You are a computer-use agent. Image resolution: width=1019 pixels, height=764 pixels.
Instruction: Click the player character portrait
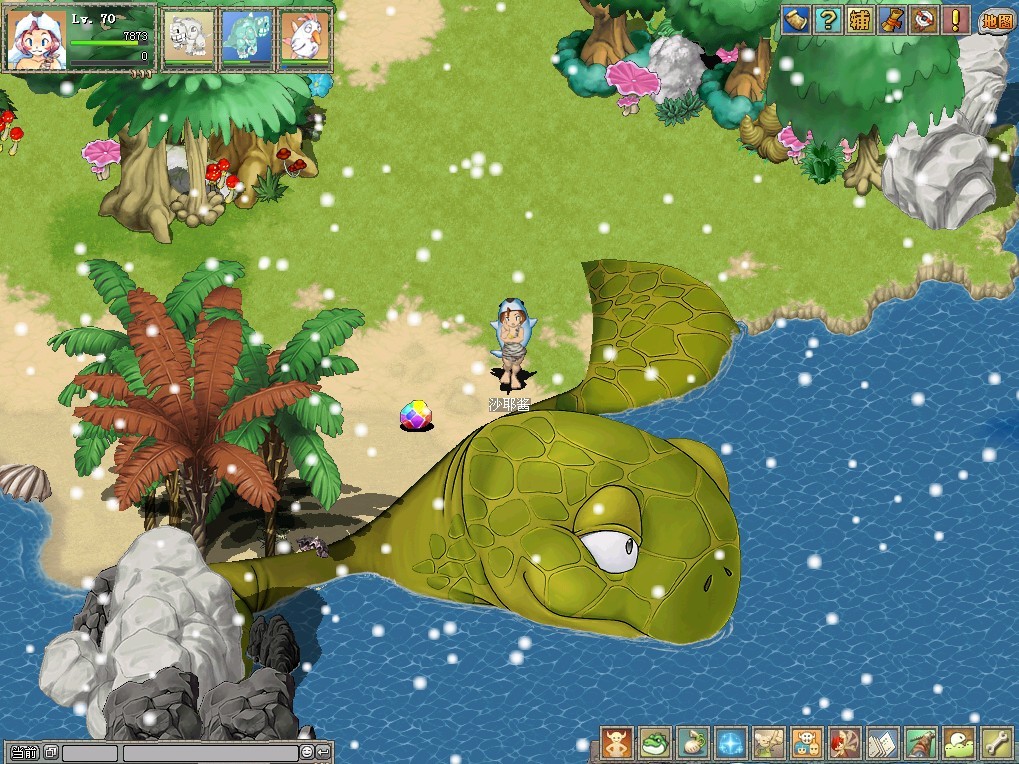37,40
